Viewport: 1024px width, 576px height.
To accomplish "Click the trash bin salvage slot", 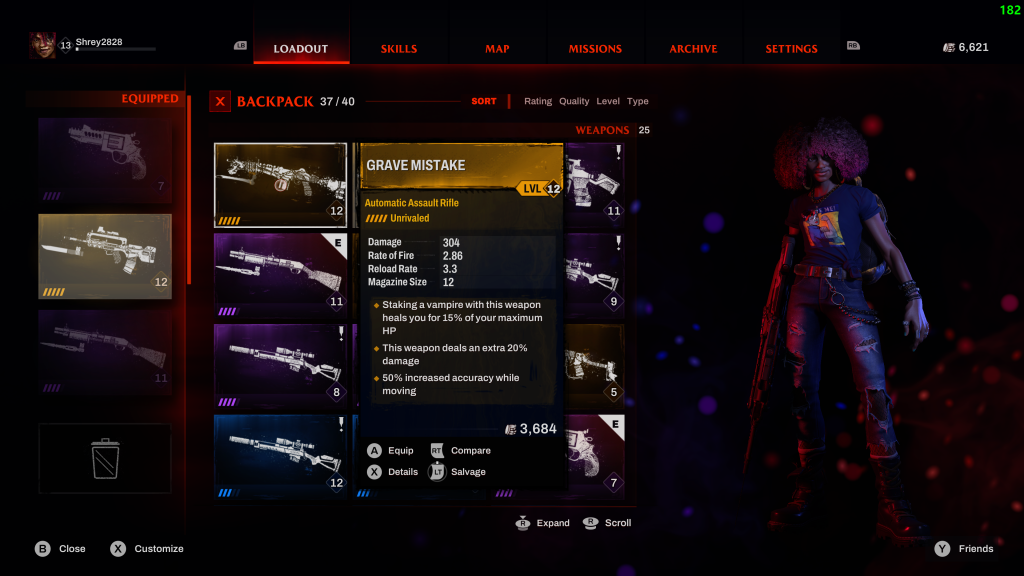I will [x=105, y=460].
